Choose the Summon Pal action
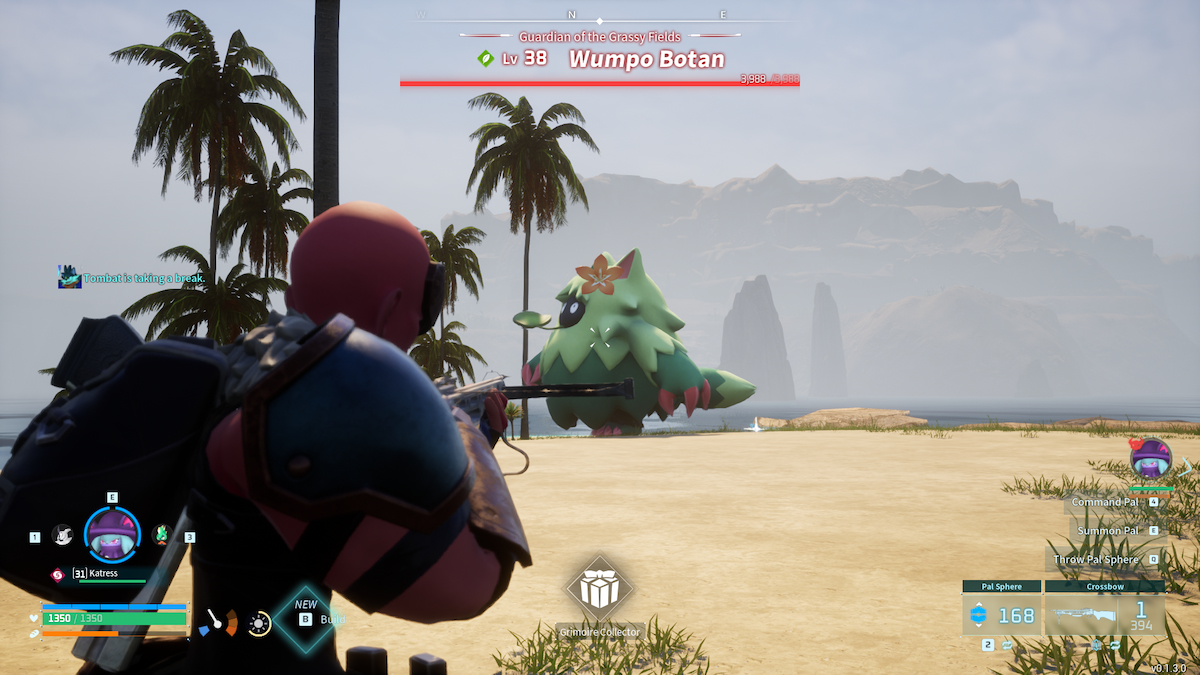Viewport: 1200px width, 675px height. (x=1108, y=530)
